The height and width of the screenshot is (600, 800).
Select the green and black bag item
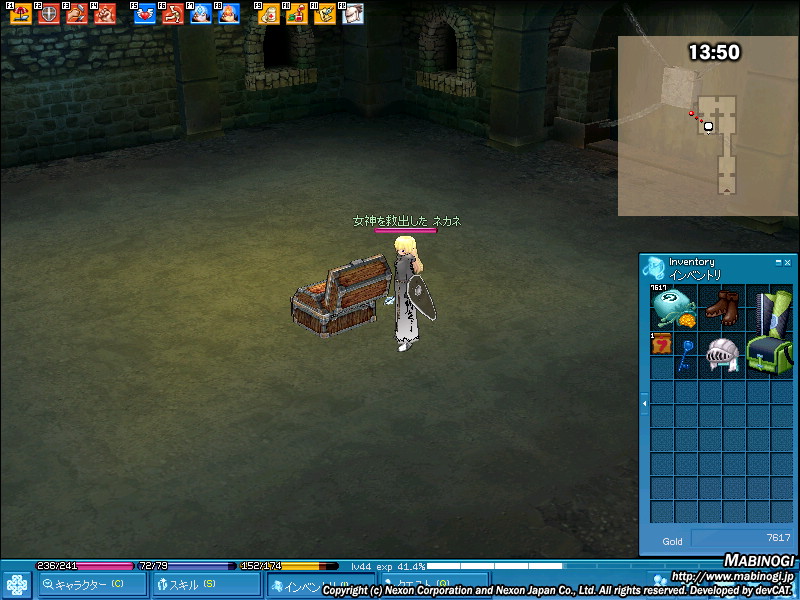click(x=768, y=355)
